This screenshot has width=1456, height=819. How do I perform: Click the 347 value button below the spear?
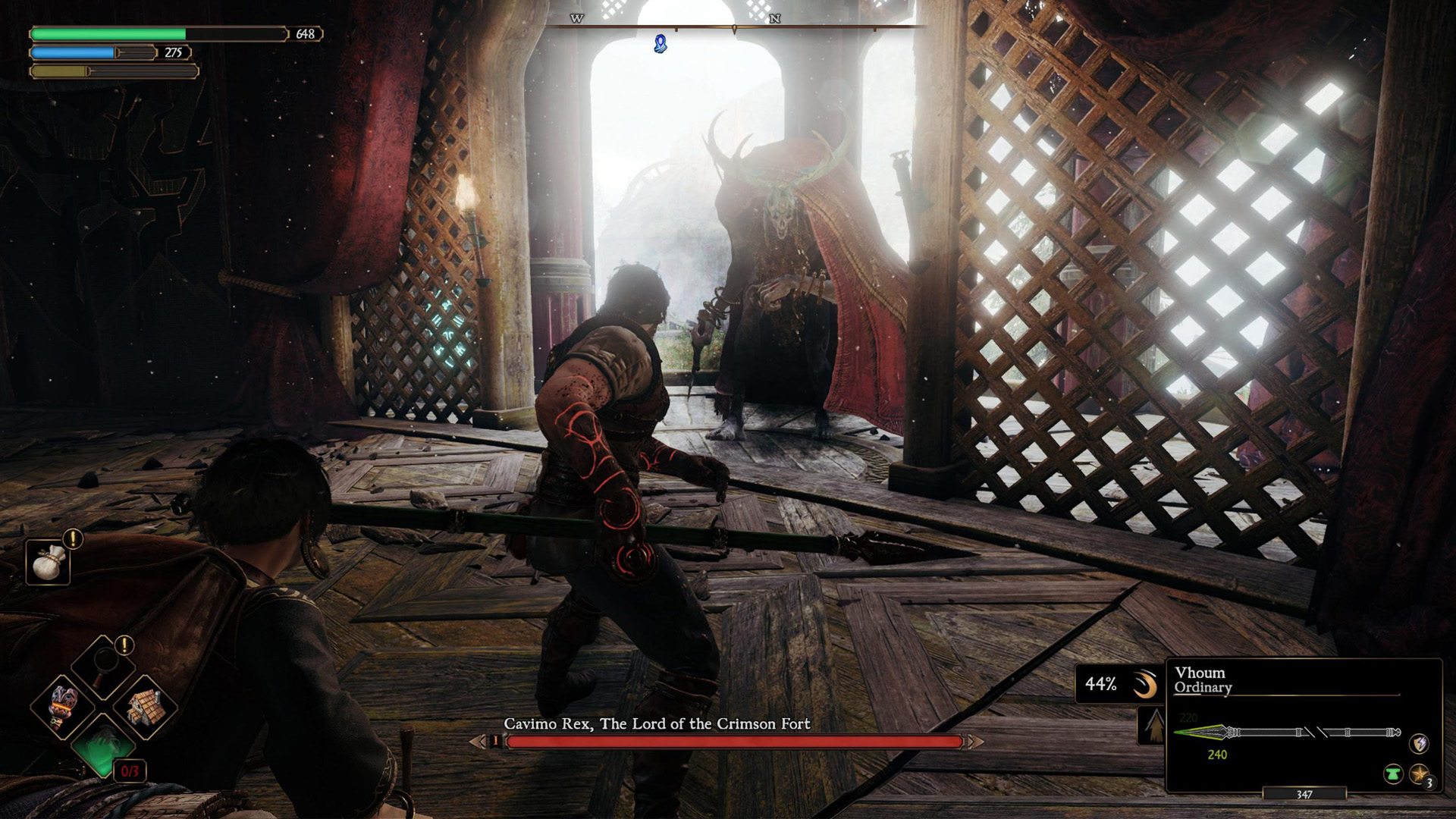(1303, 794)
